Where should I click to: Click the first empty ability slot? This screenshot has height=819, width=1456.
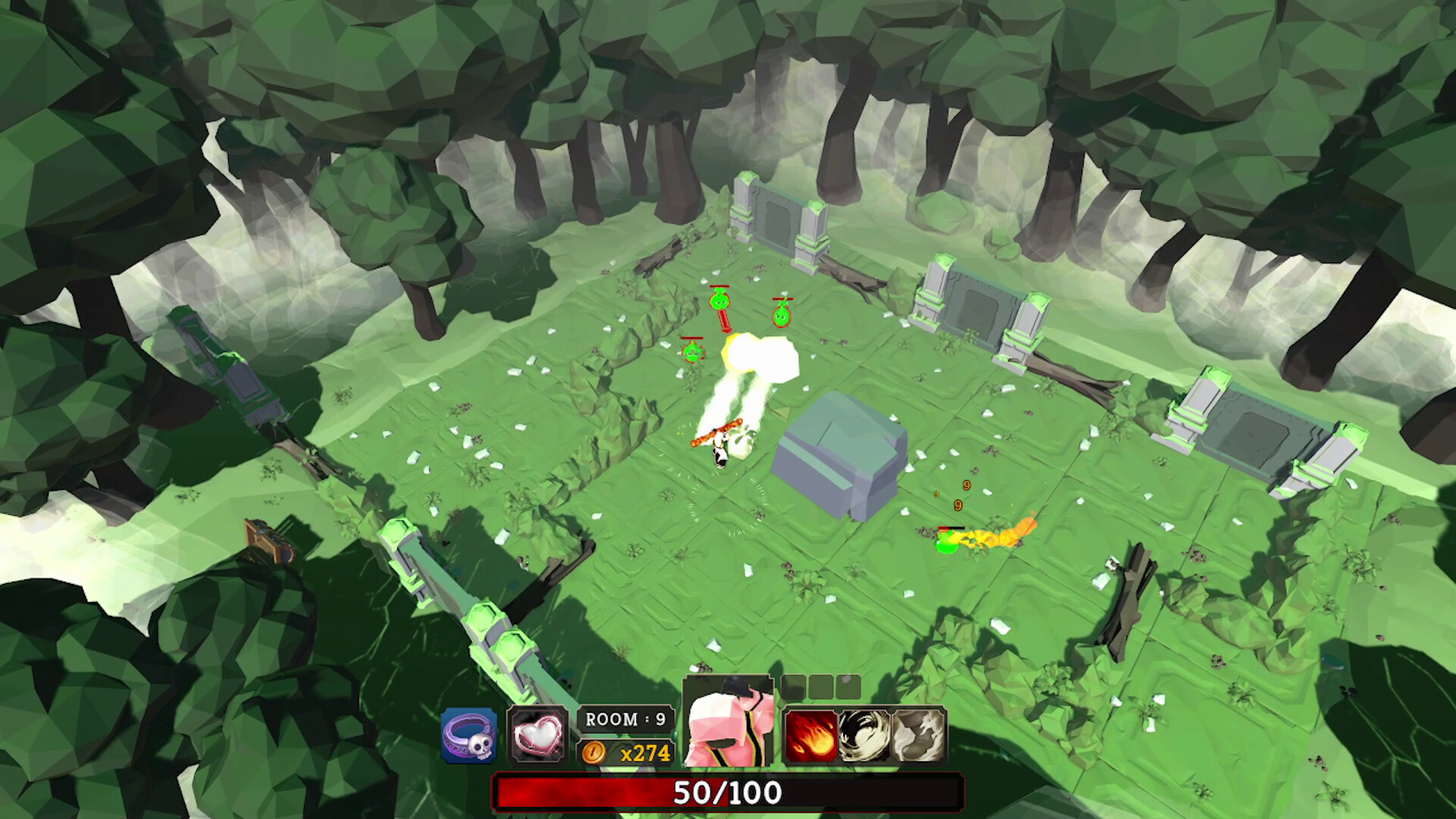[x=794, y=688]
